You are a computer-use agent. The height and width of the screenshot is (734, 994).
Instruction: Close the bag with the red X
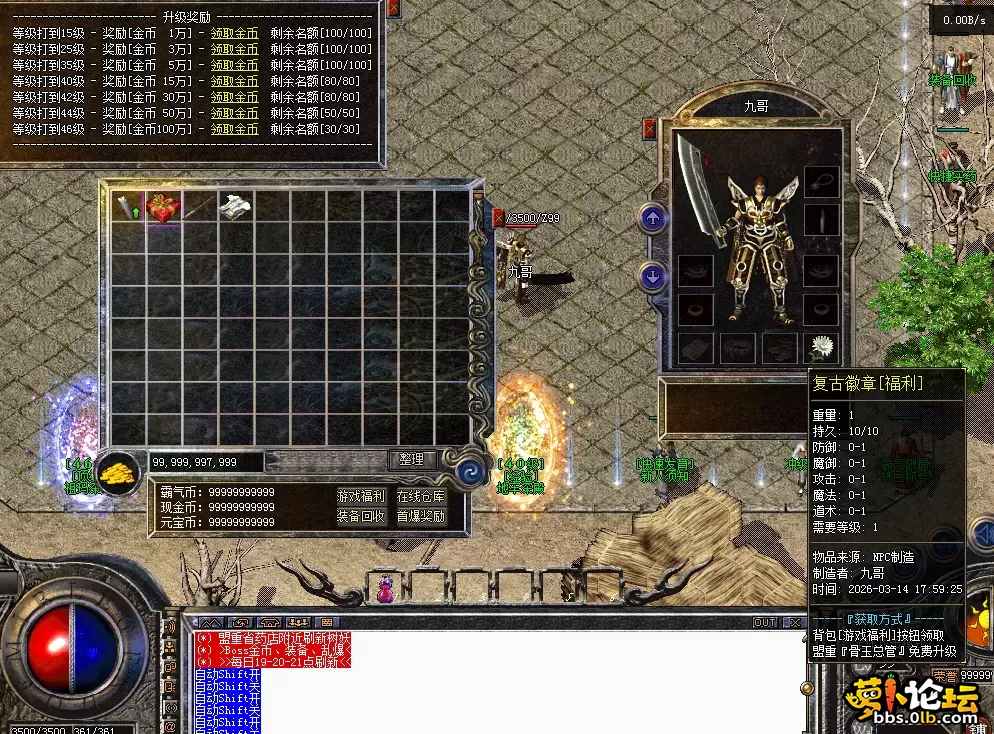[499, 218]
